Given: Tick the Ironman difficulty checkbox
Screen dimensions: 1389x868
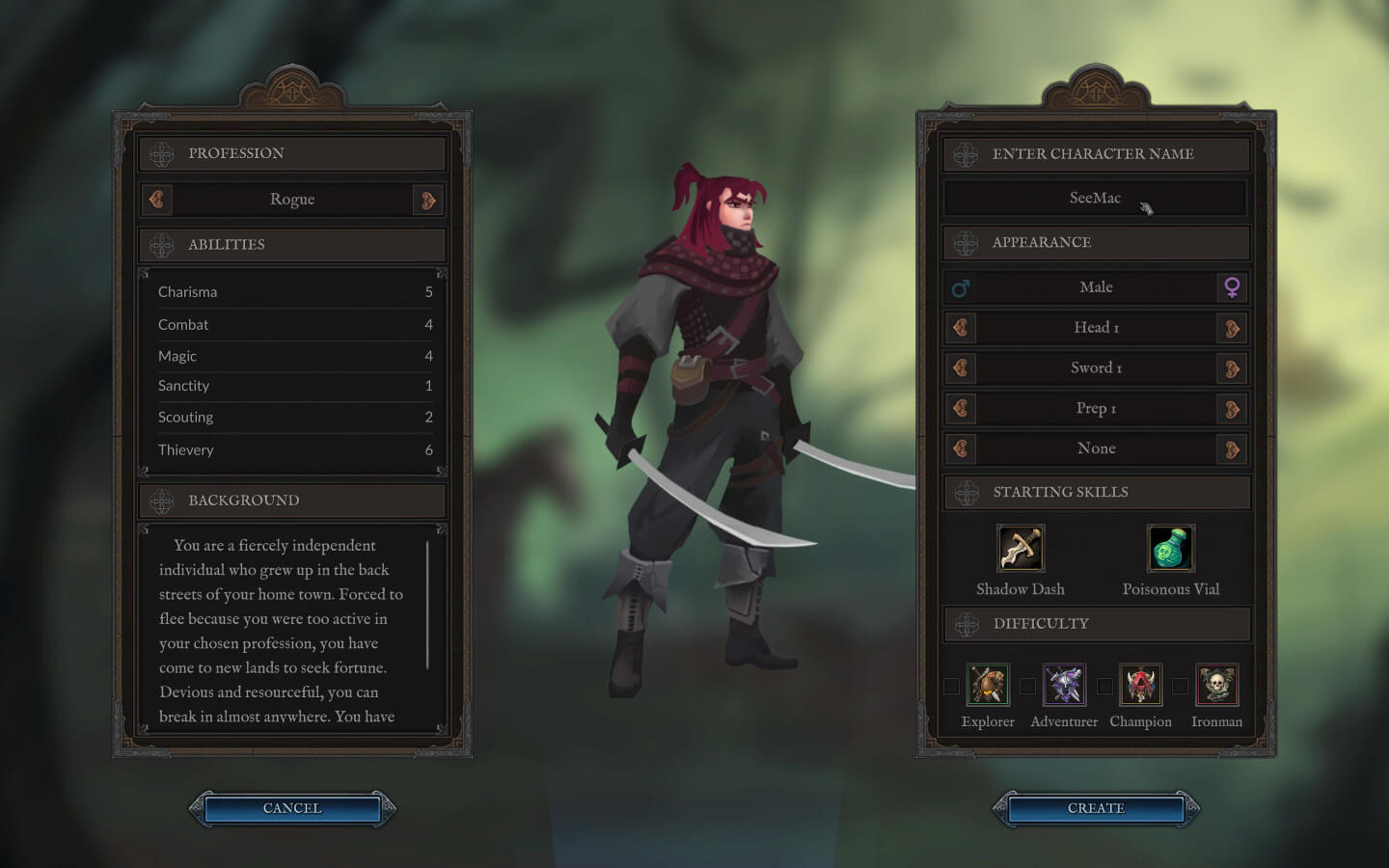Looking at the screenshot, I should pos(1180,686).
